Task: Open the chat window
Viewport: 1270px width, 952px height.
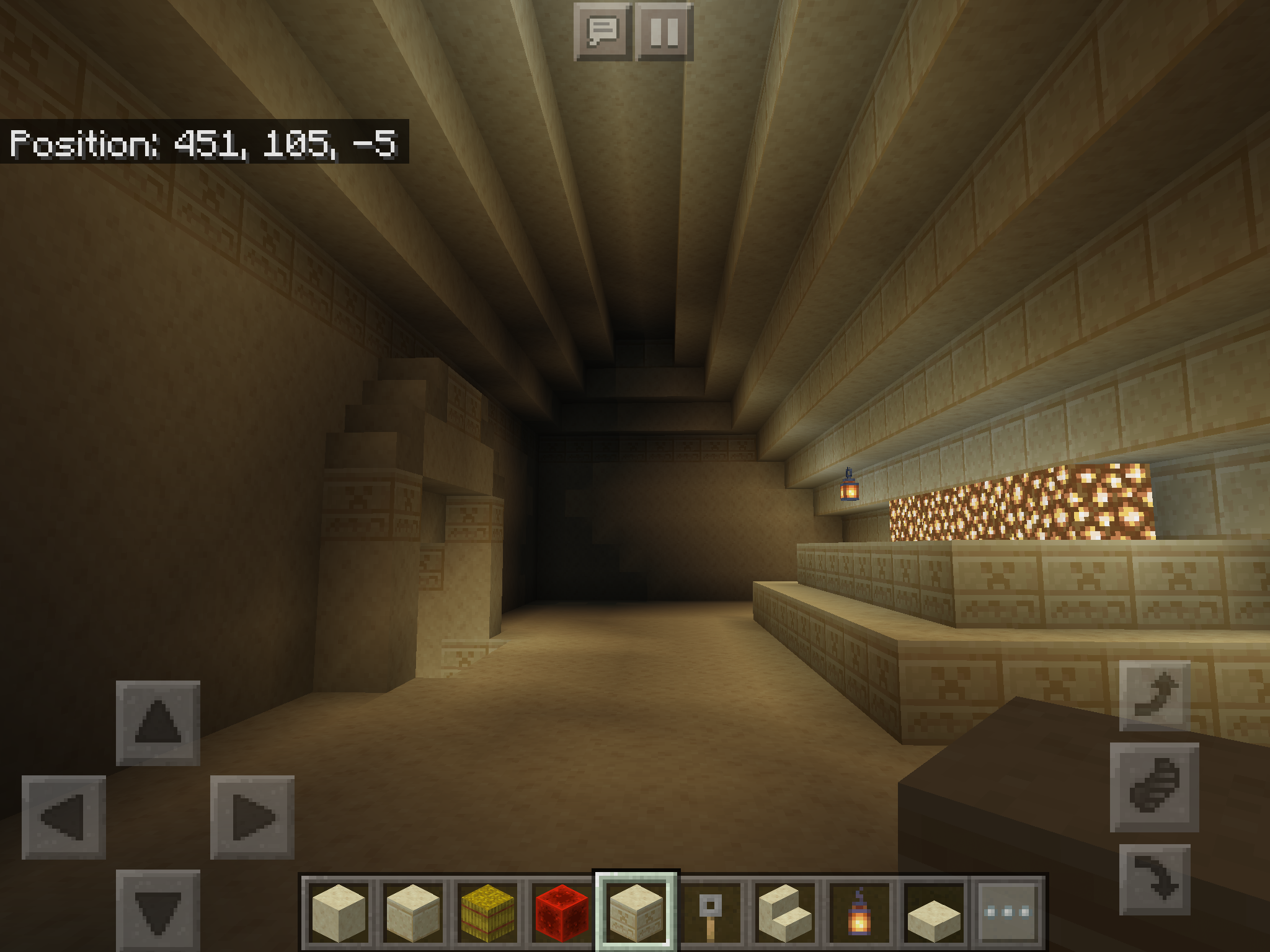Action: tap(602, 32)
